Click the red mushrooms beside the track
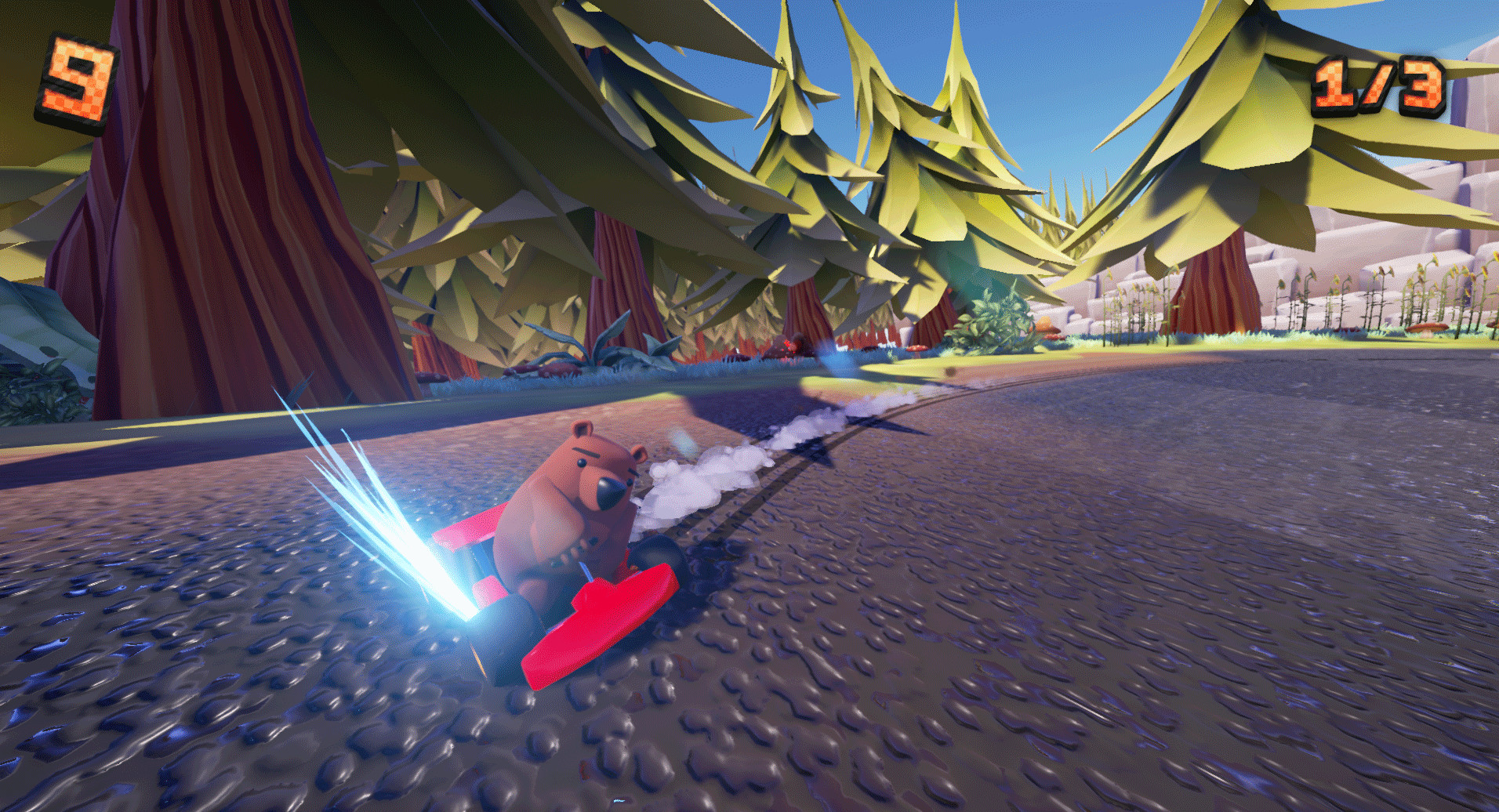Viewport: 1499px width, 812px height. (916, 348)
